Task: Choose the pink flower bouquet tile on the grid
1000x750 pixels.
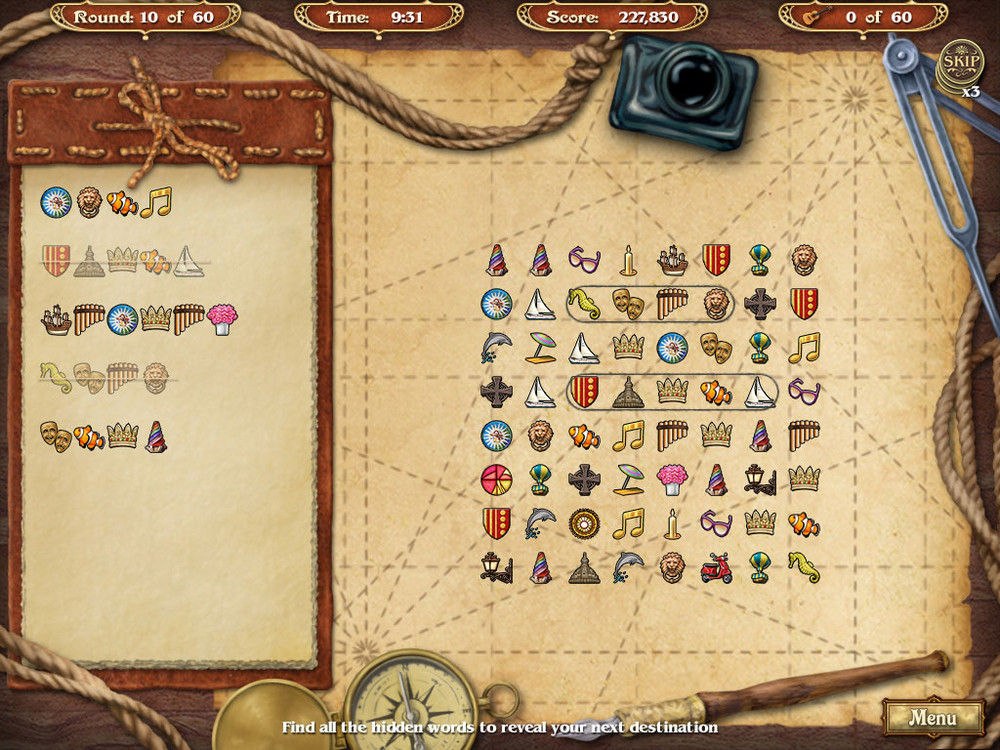Action: [x=672, y=479]
